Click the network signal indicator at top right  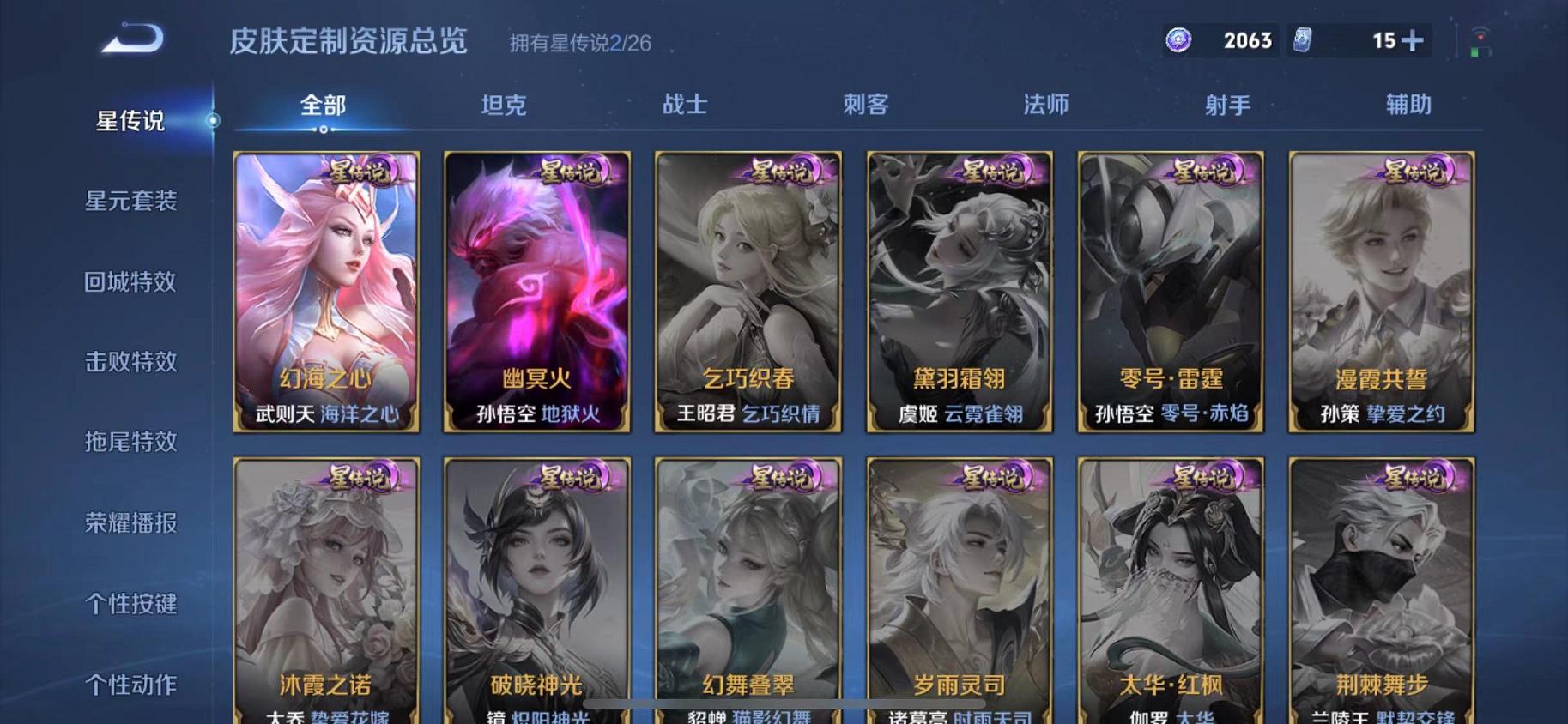click(1479, 36)
